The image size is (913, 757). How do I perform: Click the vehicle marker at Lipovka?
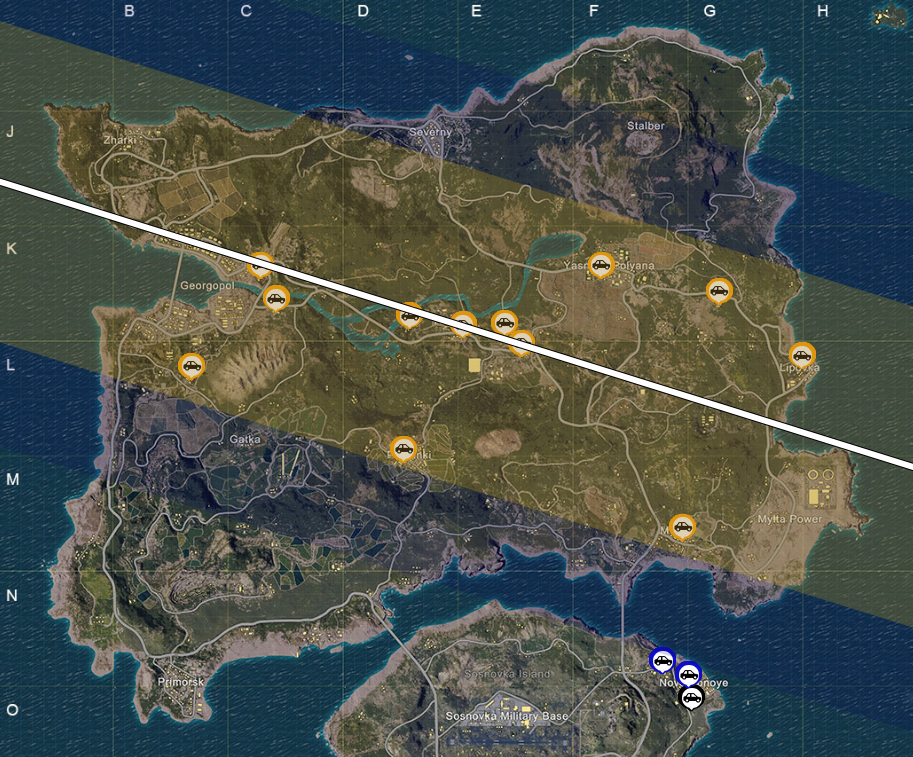801,355
